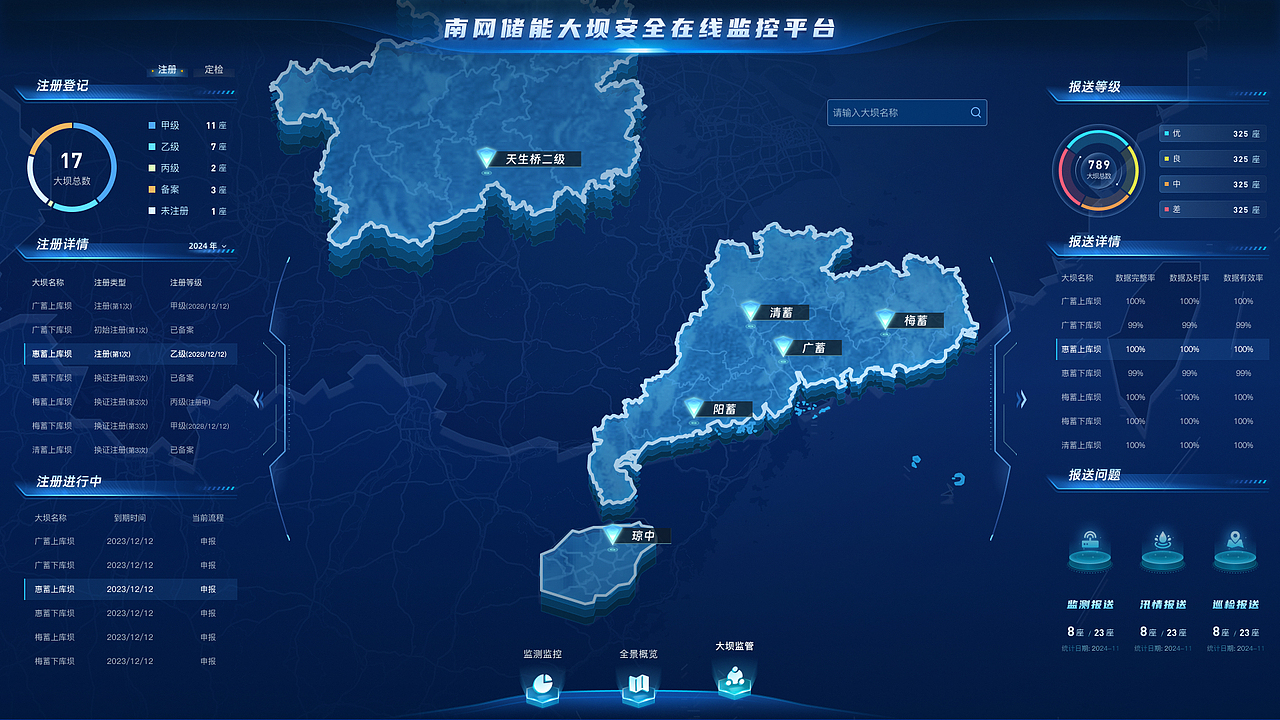Select the 监测监控 pie chart icon
This screenshot has height=720, width=1280.
(543, 687)
